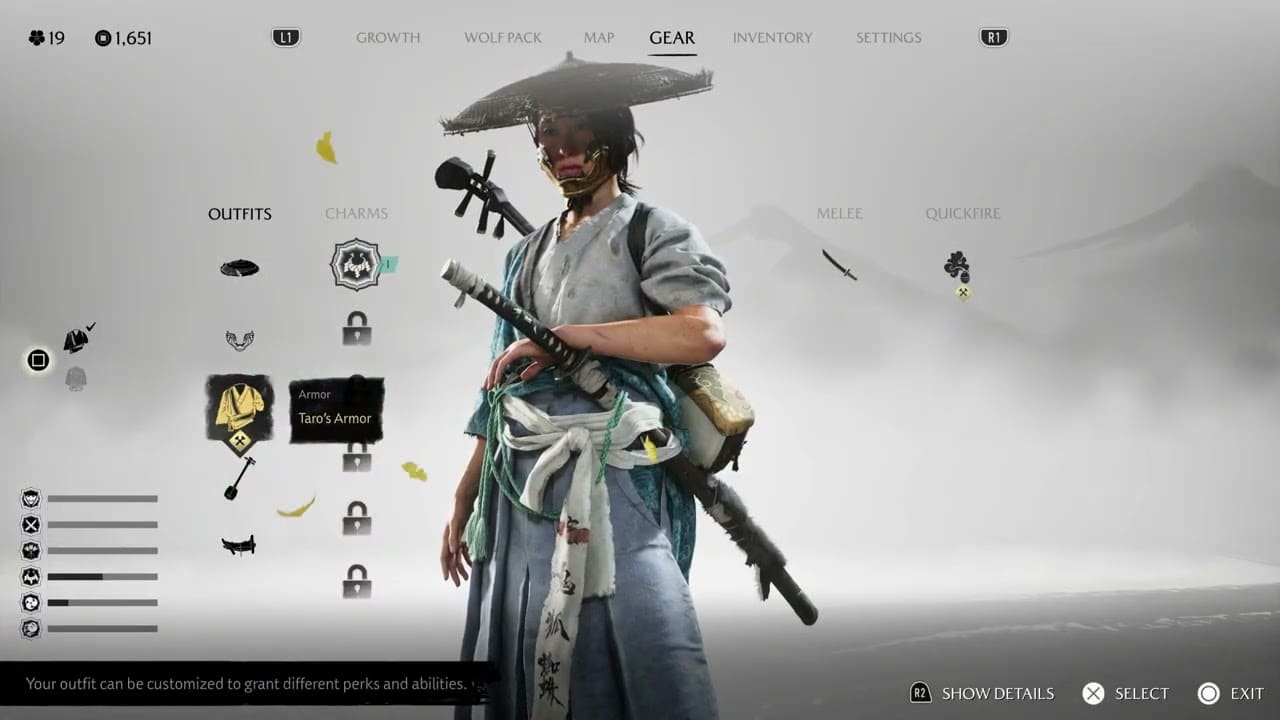The height and width of the screenshot is (720, 1280).
Task: Select the mask outfit slot
Action: tap(239, 340)
